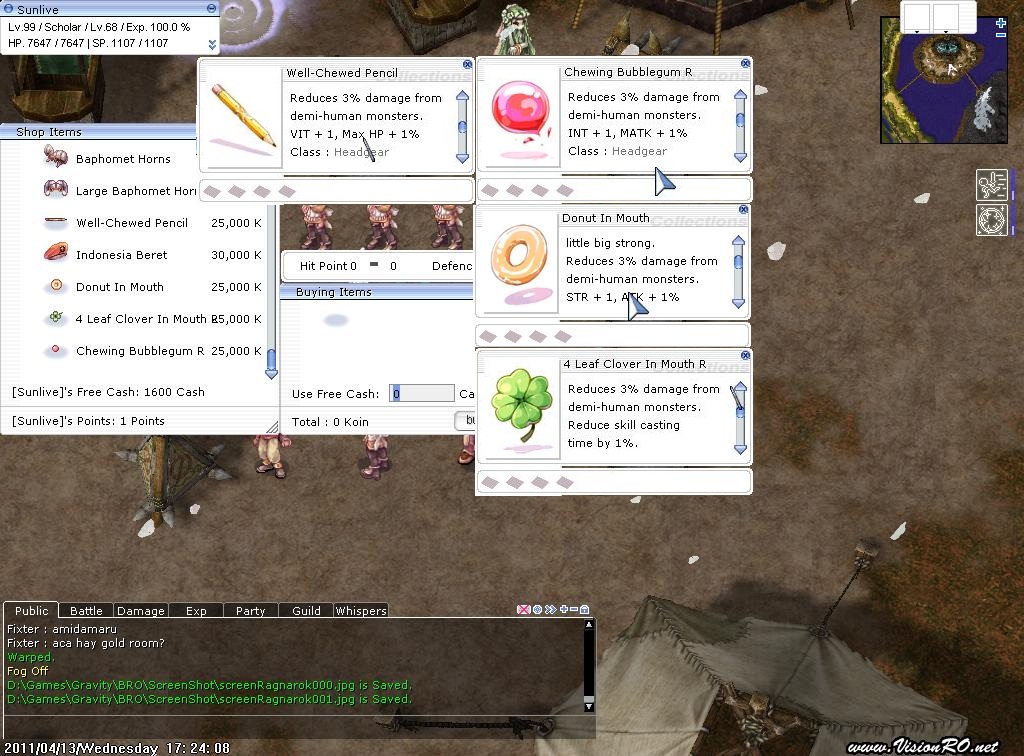
Task: Close the Donut In Mouth description window
Action: coord(743,210)
